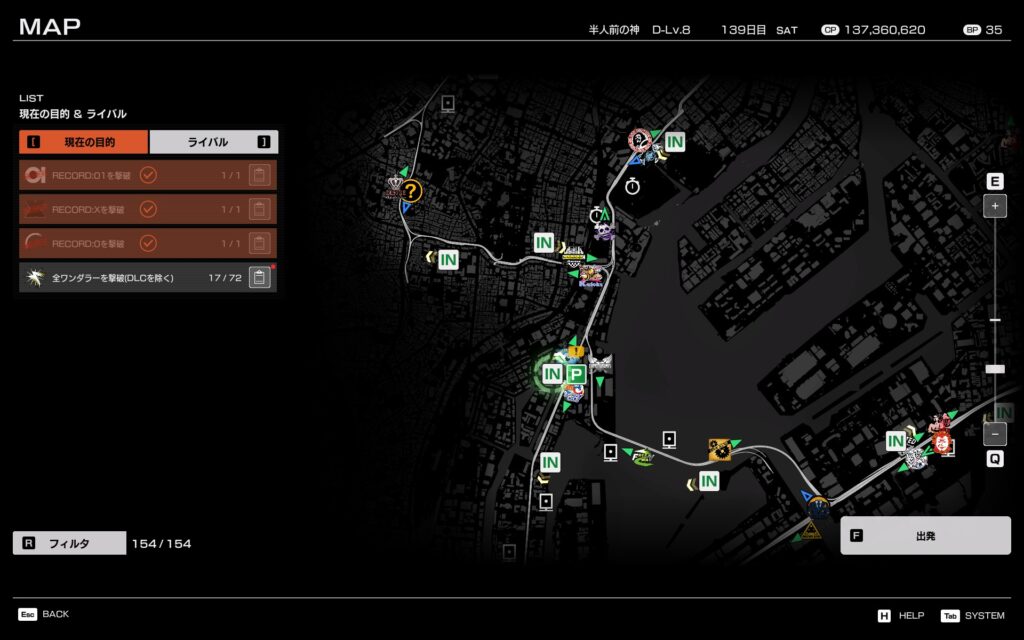The width and height of the screenshot is (1024, 640).
Task: Go back with the BACK button
Action: click(44, 614)
